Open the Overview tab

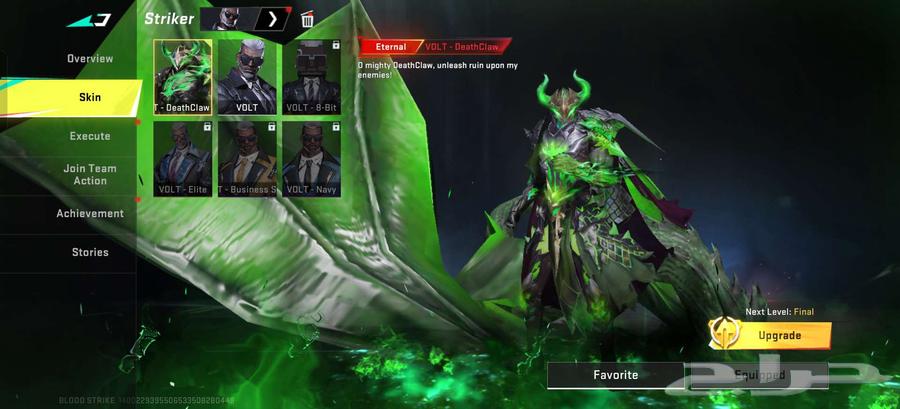coord(90,59)
